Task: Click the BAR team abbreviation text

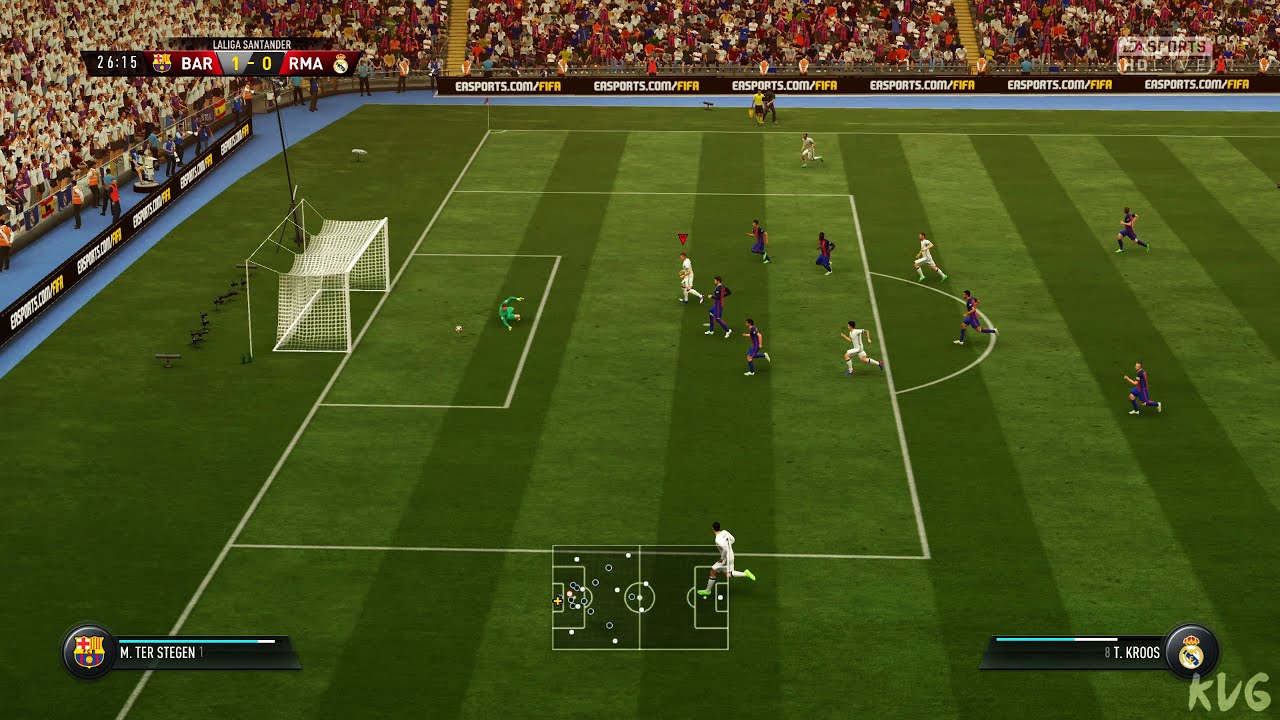Action: click(x=196, y=62)
